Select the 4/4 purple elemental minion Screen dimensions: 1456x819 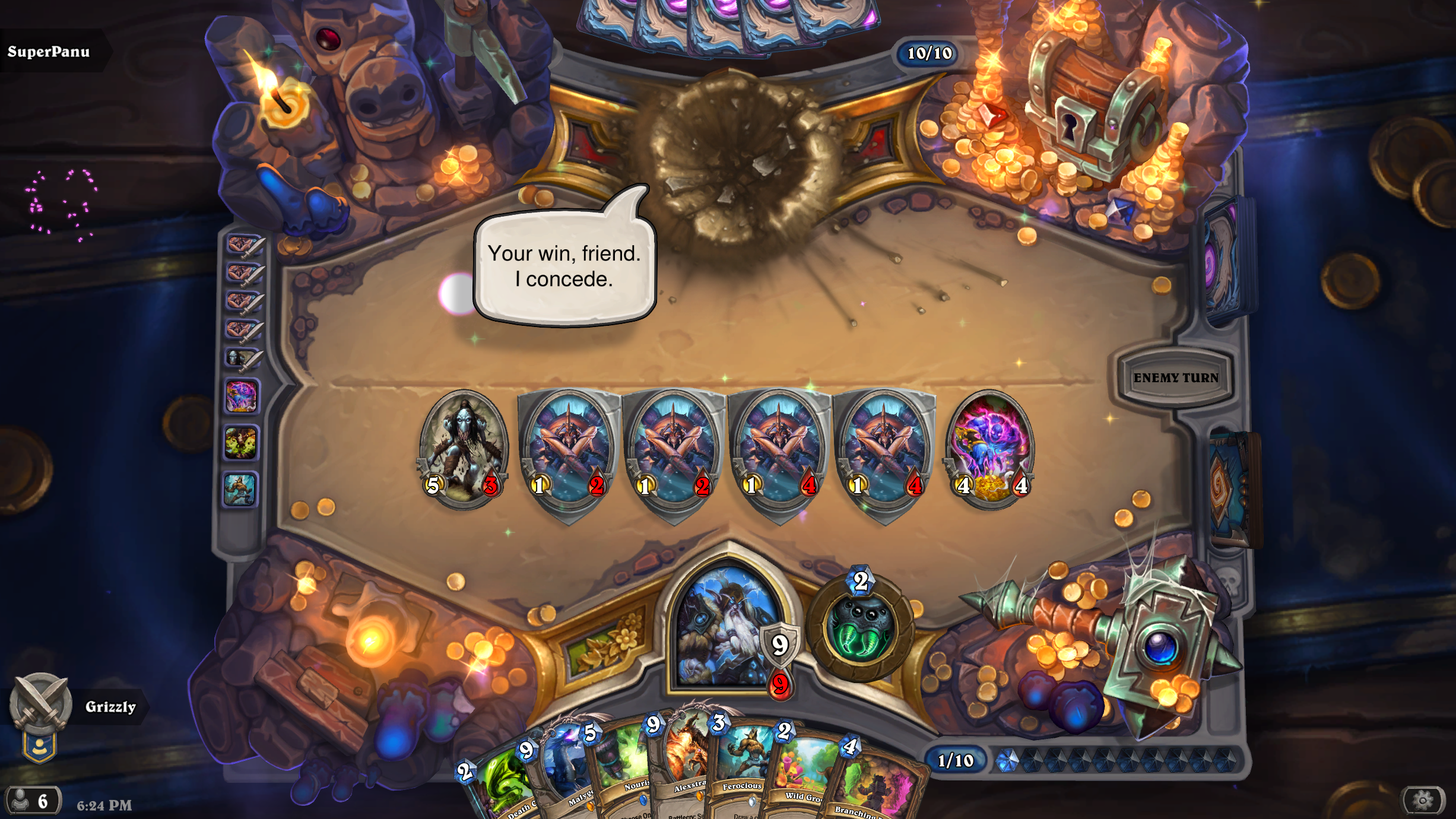coord(990,448)
